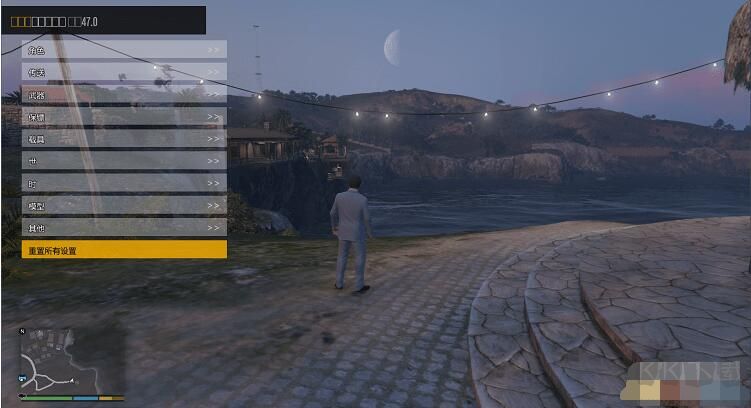Select the 世 (World) menu entry
751x408 pixels.
coord(124,160)
